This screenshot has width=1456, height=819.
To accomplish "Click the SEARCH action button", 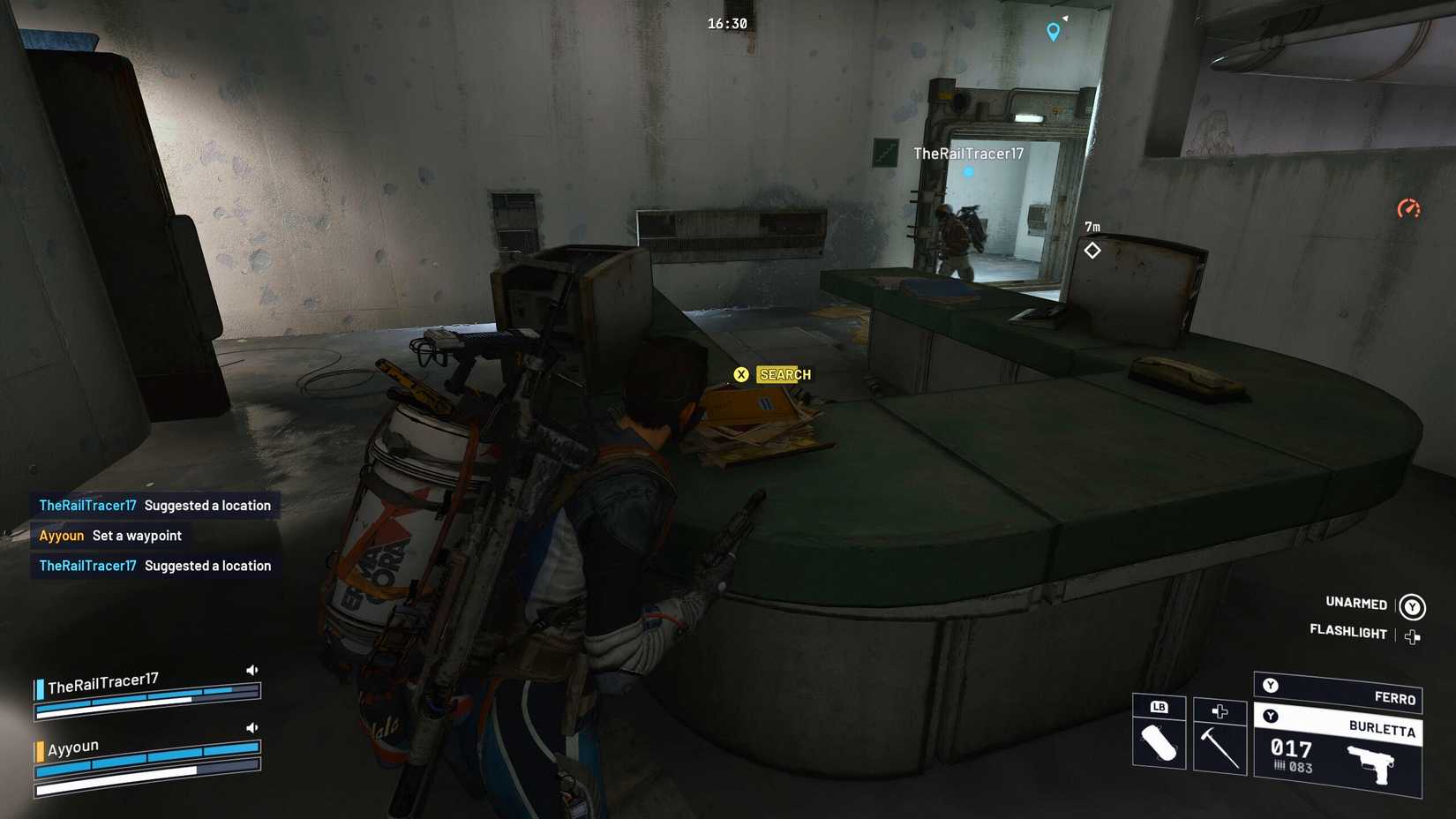I will pos(784,374).
